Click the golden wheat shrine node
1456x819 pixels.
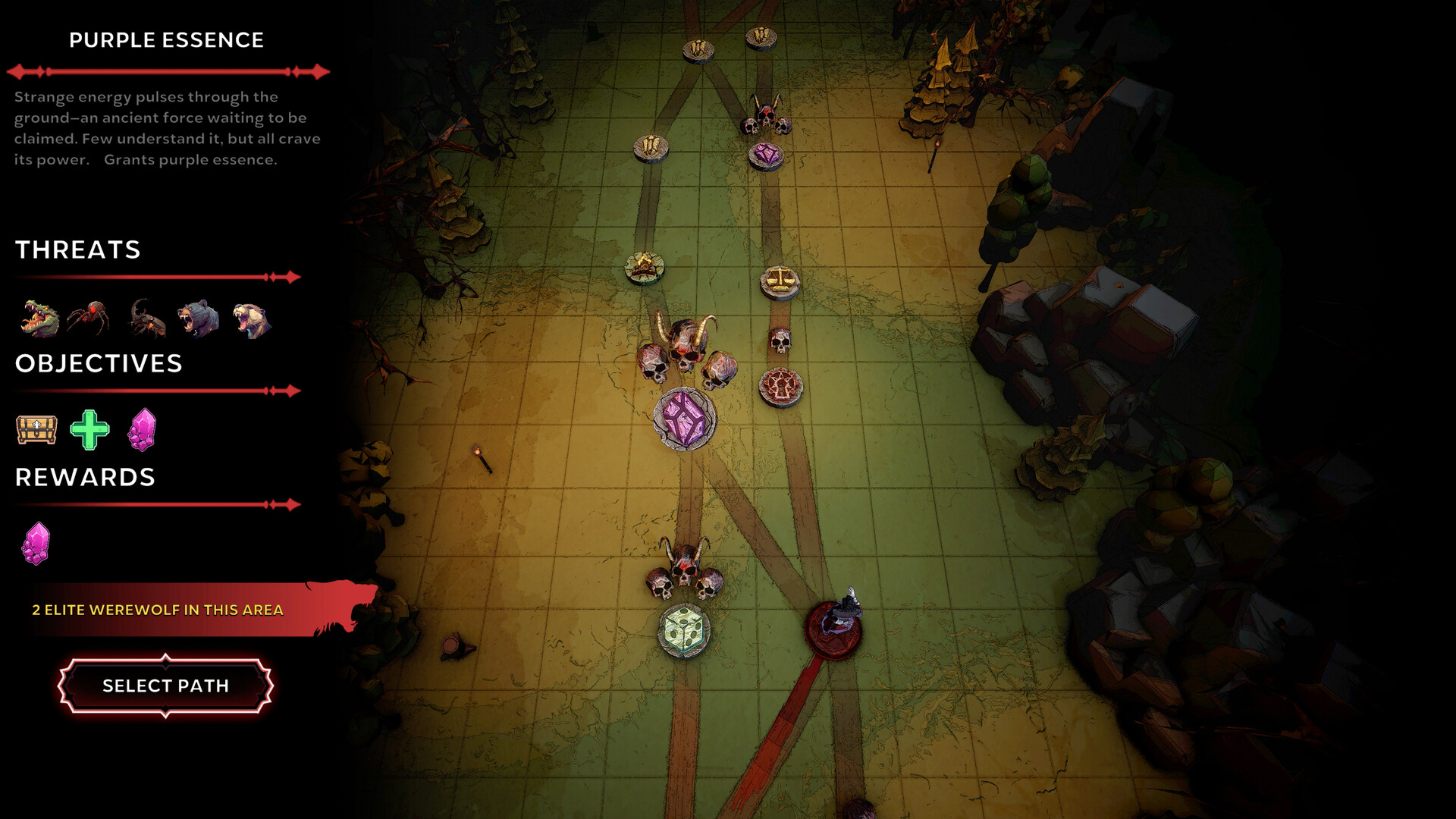[652, 146]
